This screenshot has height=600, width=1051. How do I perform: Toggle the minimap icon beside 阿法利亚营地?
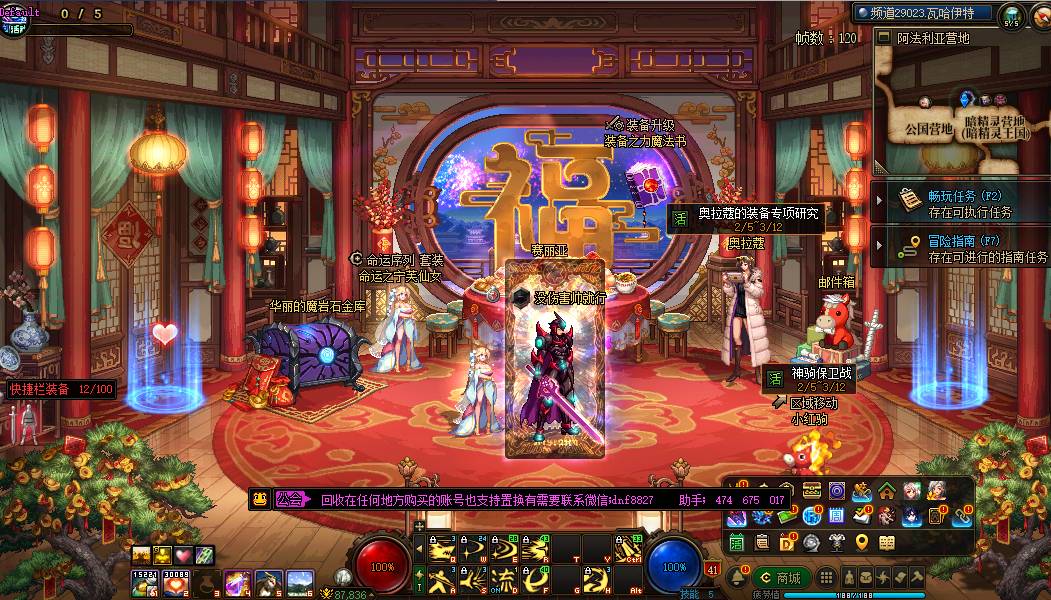(x=883, y=37)
